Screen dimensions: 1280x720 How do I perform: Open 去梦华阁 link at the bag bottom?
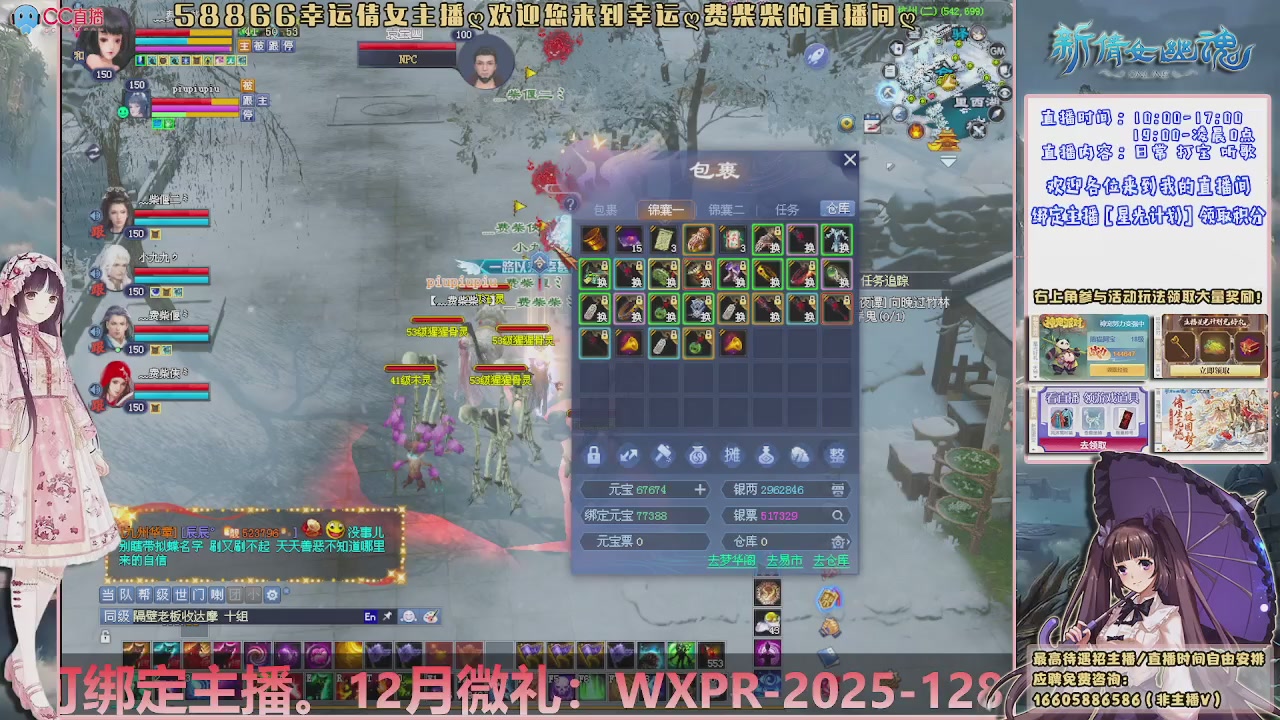tap(732, 560)
